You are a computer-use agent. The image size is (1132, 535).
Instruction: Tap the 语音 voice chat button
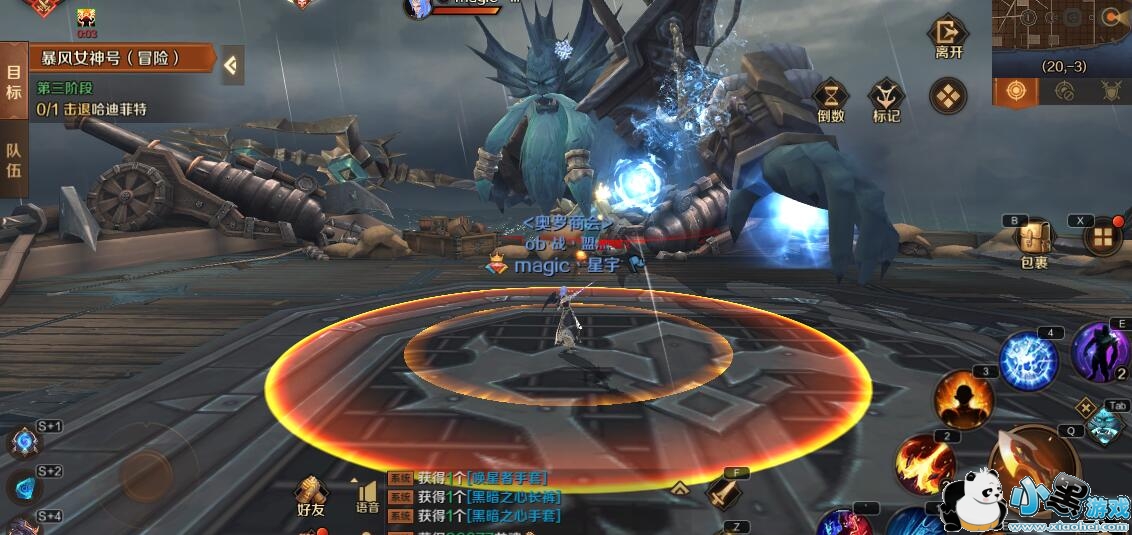pyautogui.click(x=367, y=497)
